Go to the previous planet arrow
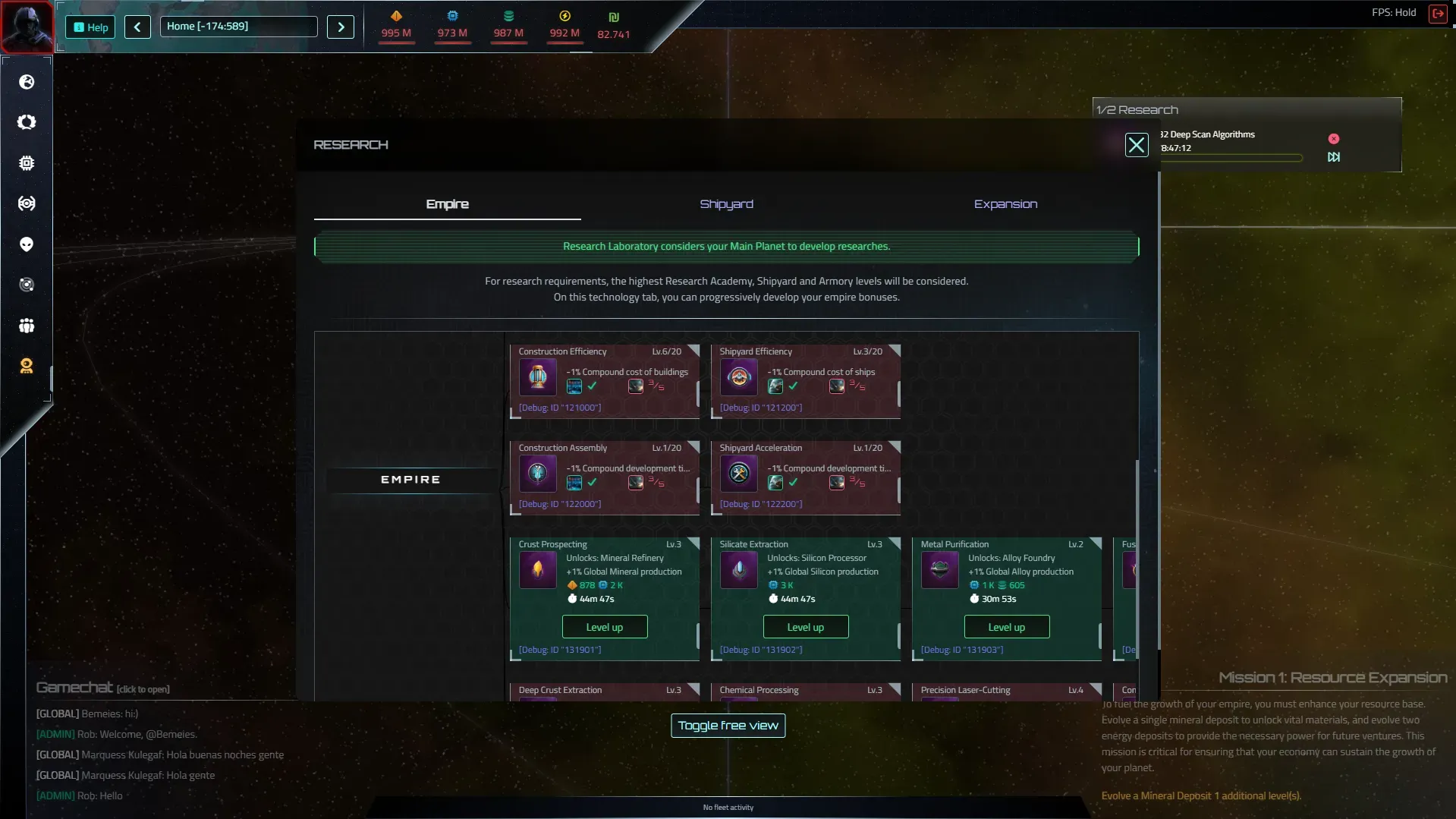 137,27
